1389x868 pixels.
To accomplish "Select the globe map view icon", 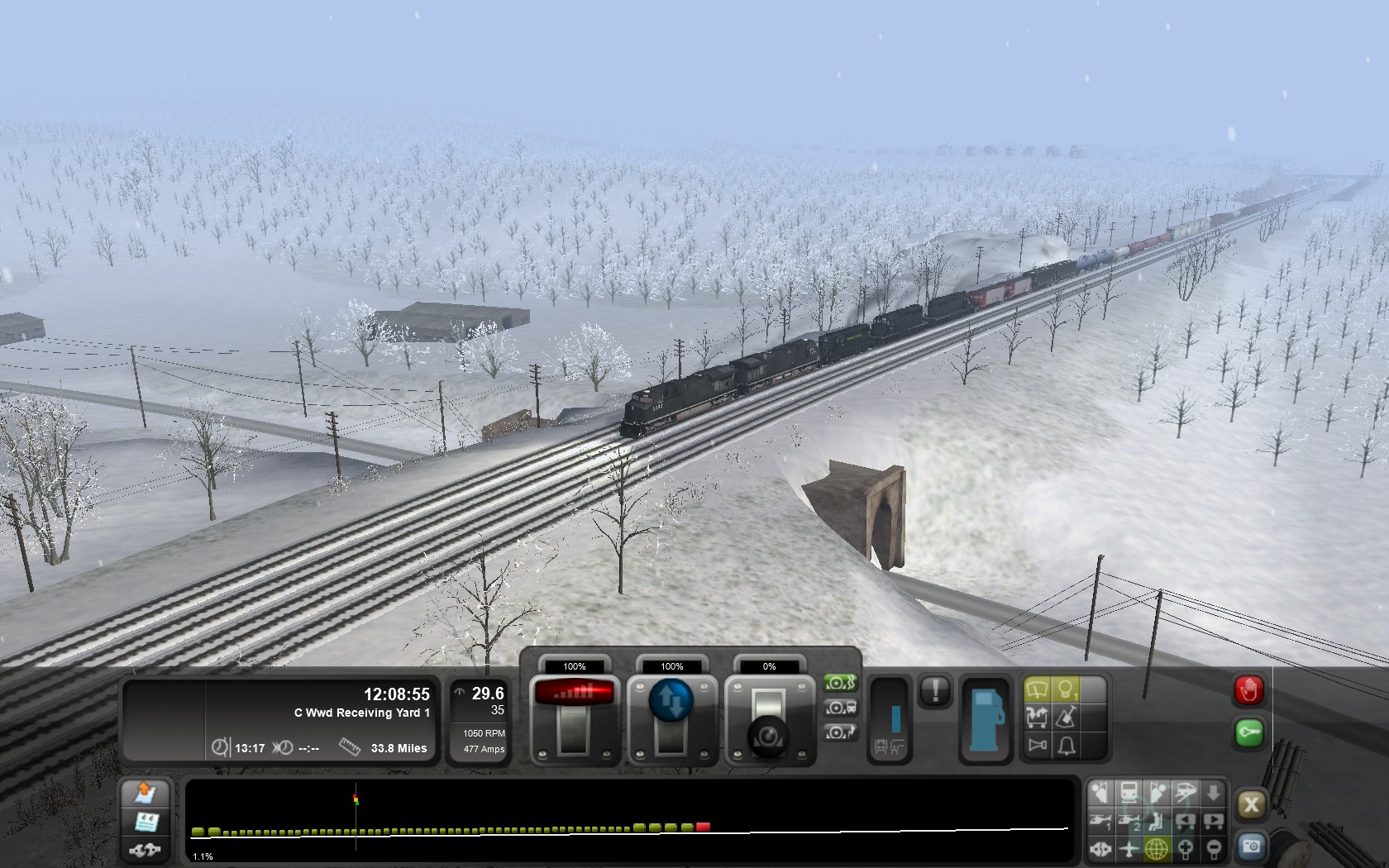I will tap(1157, 848).
